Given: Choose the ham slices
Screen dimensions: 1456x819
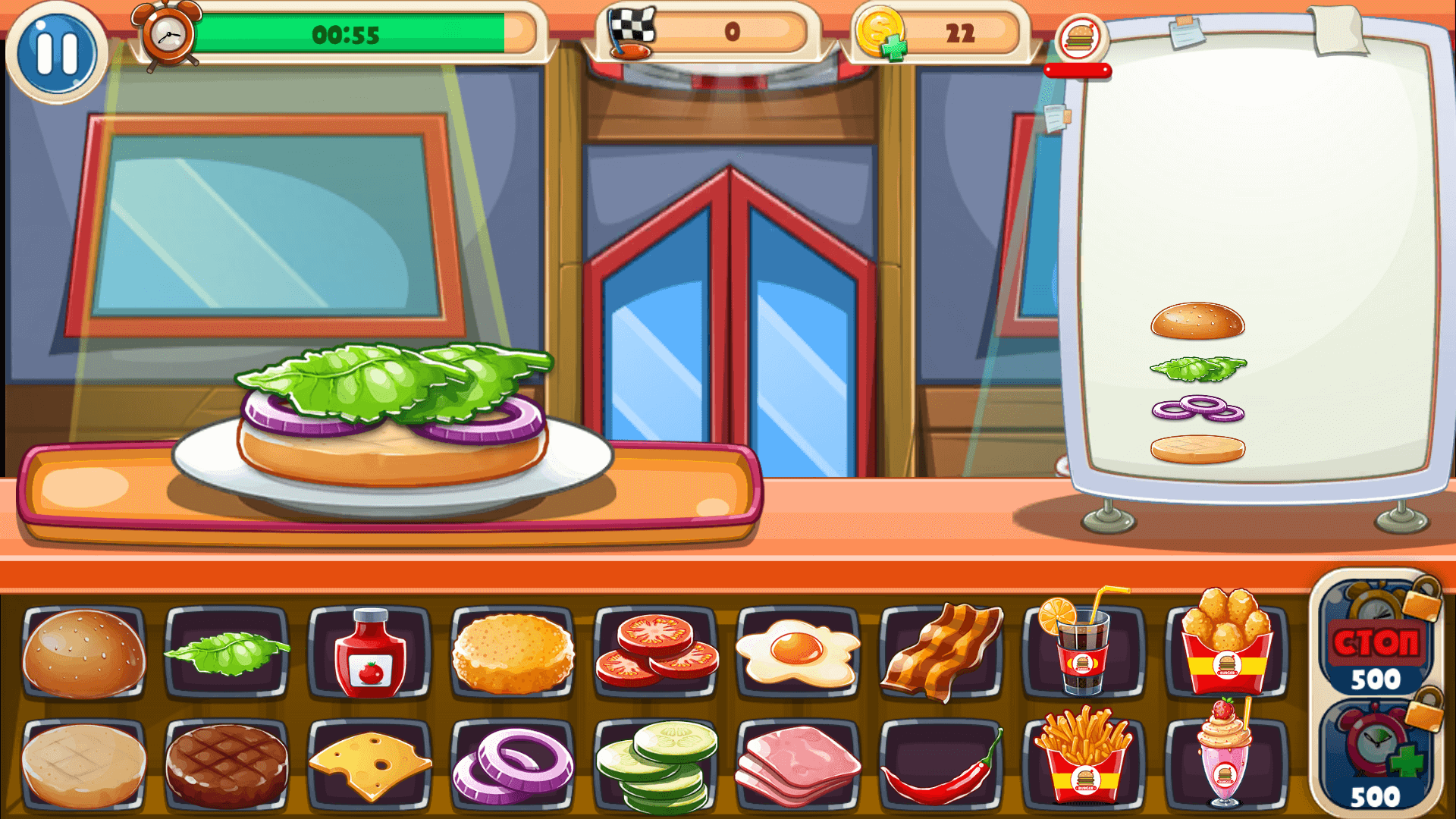Looking at the screenshot, I should [795, 766].
